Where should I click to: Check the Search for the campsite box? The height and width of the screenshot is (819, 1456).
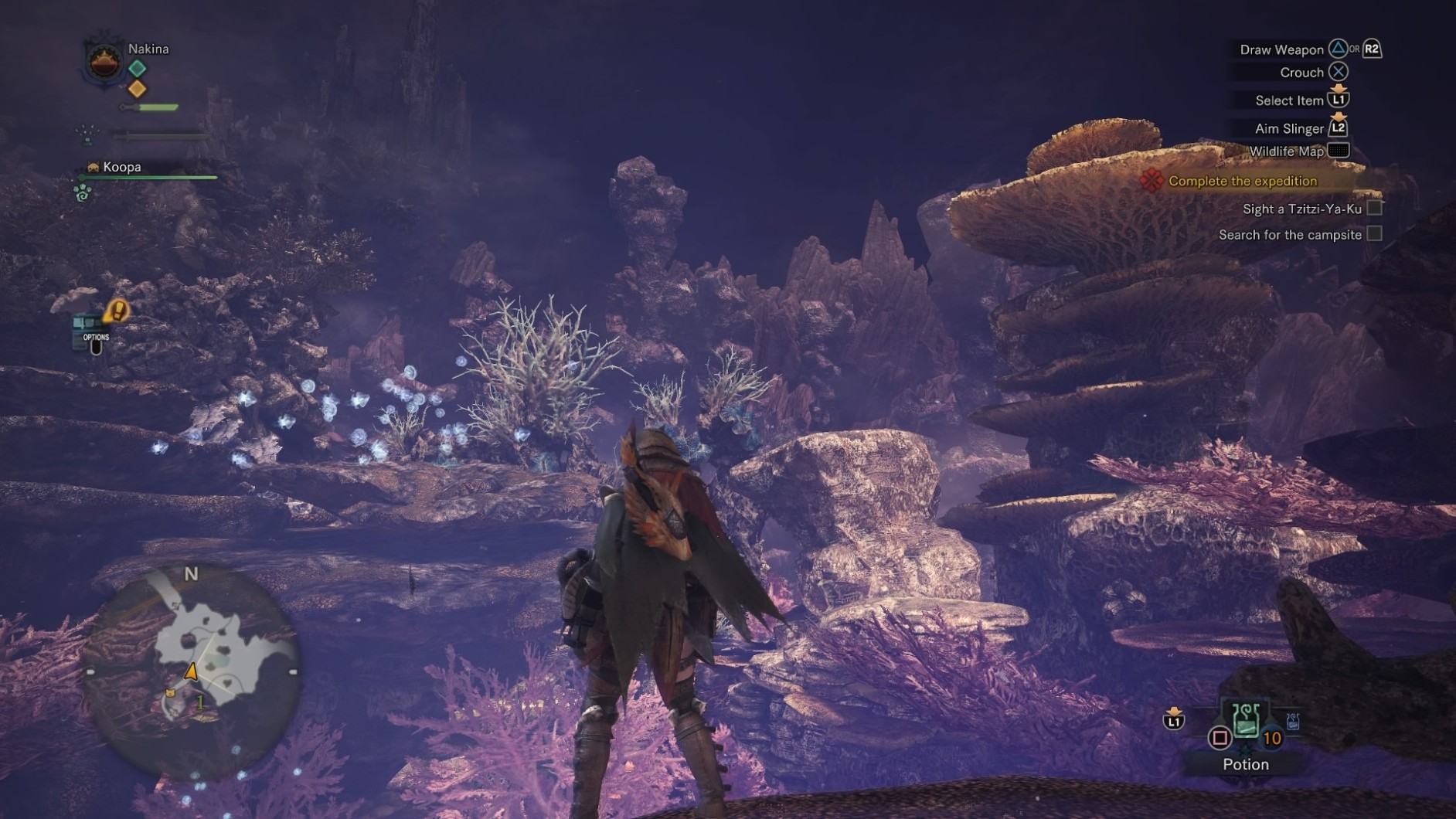pyautogui.click(x=1375, y=234)
